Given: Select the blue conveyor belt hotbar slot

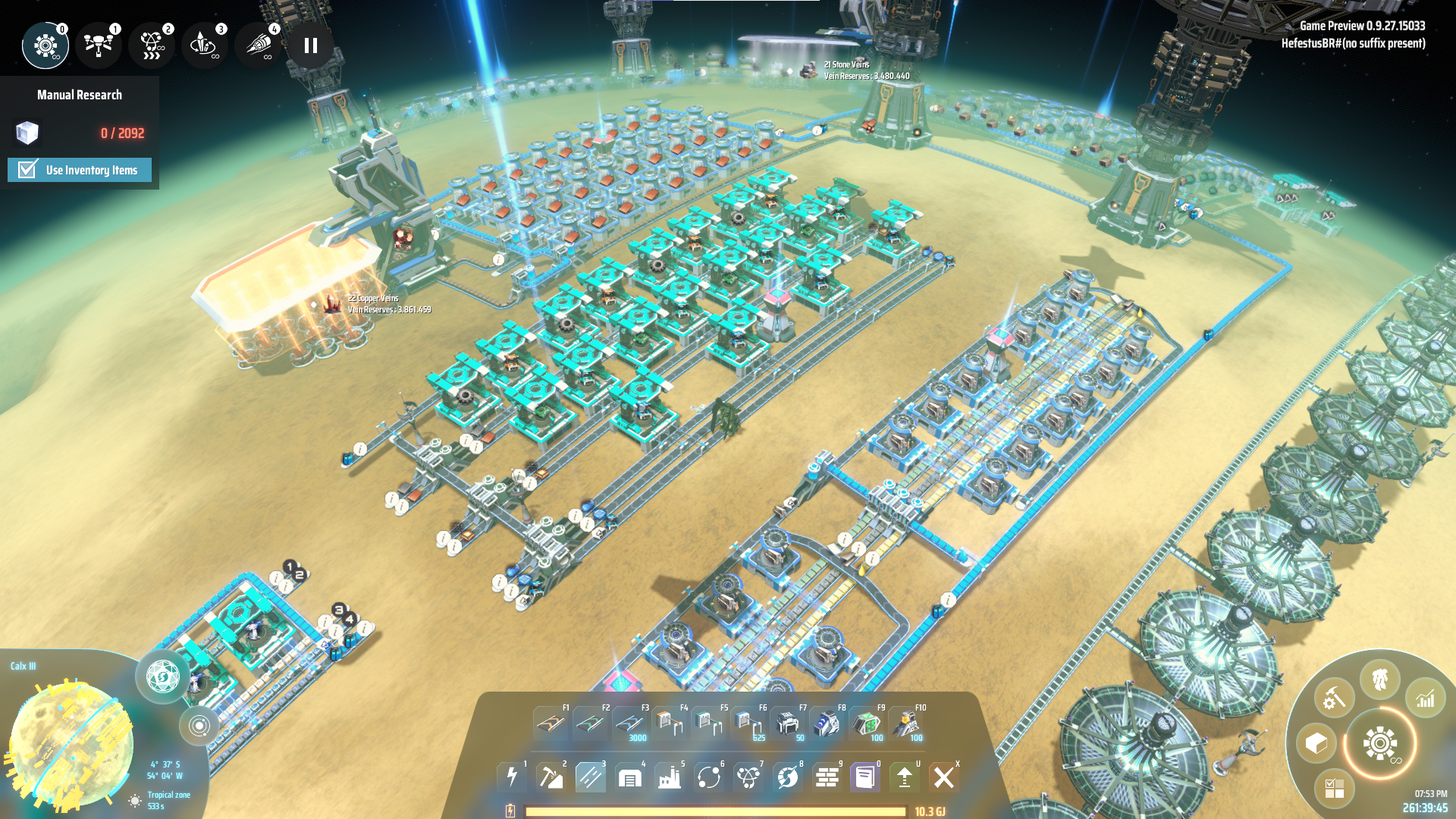Looking at the screenshot, I should pyautogui.click(x=630, y=723).
